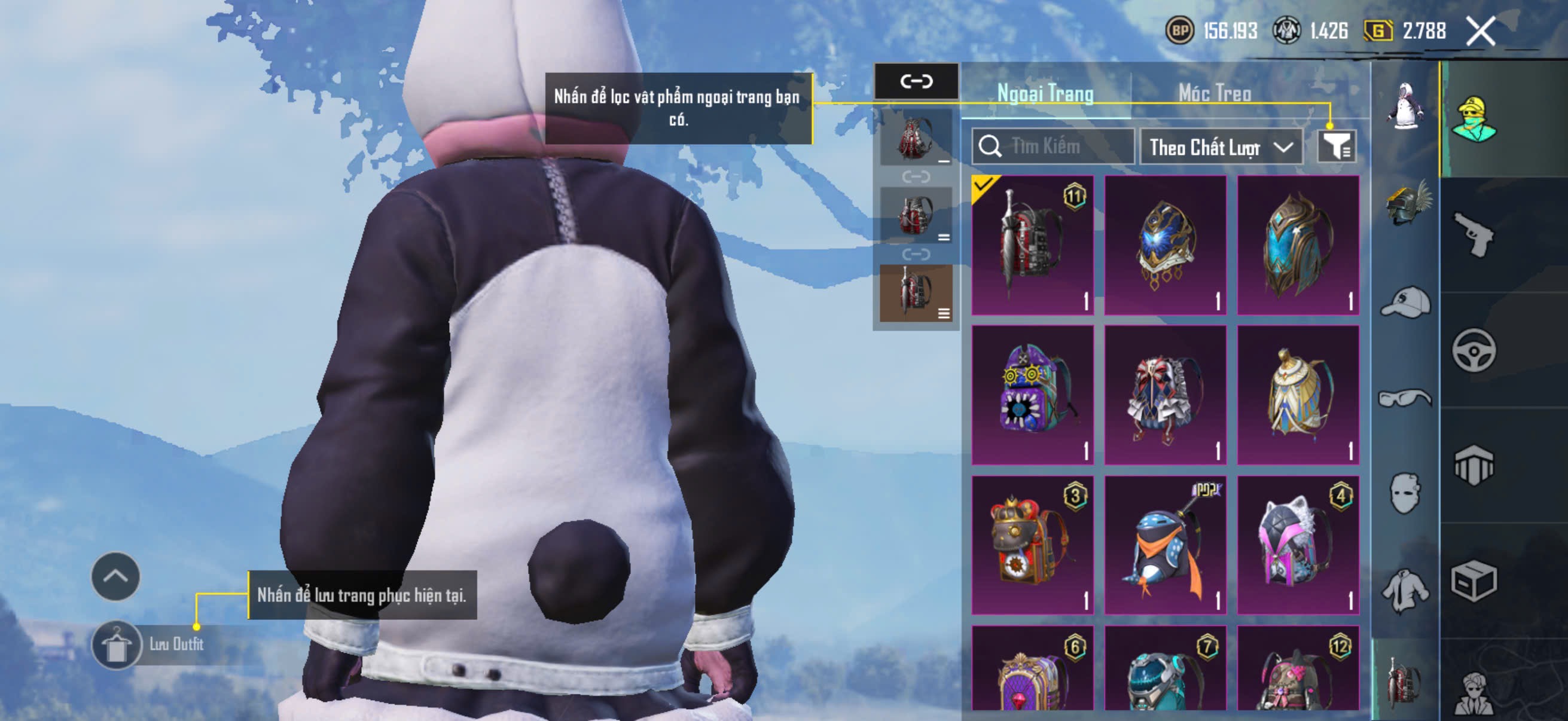
Task: Select the blue butterfly backpack skin
Action: coord(1165,245)
